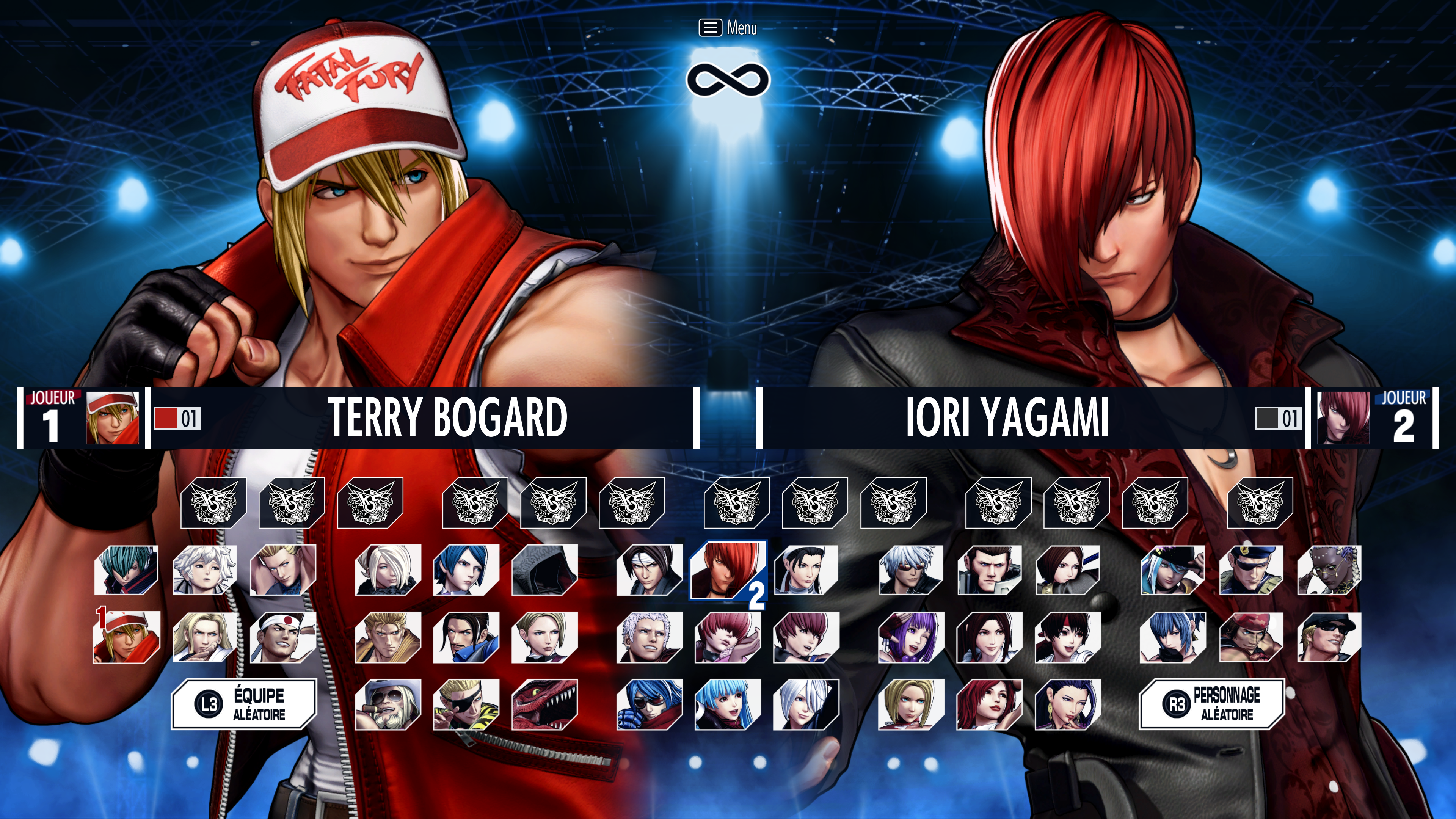Select the fighter with rising-sun headband
The height and width of the screenshot is (819, 1456).
[x=282, y=637]
